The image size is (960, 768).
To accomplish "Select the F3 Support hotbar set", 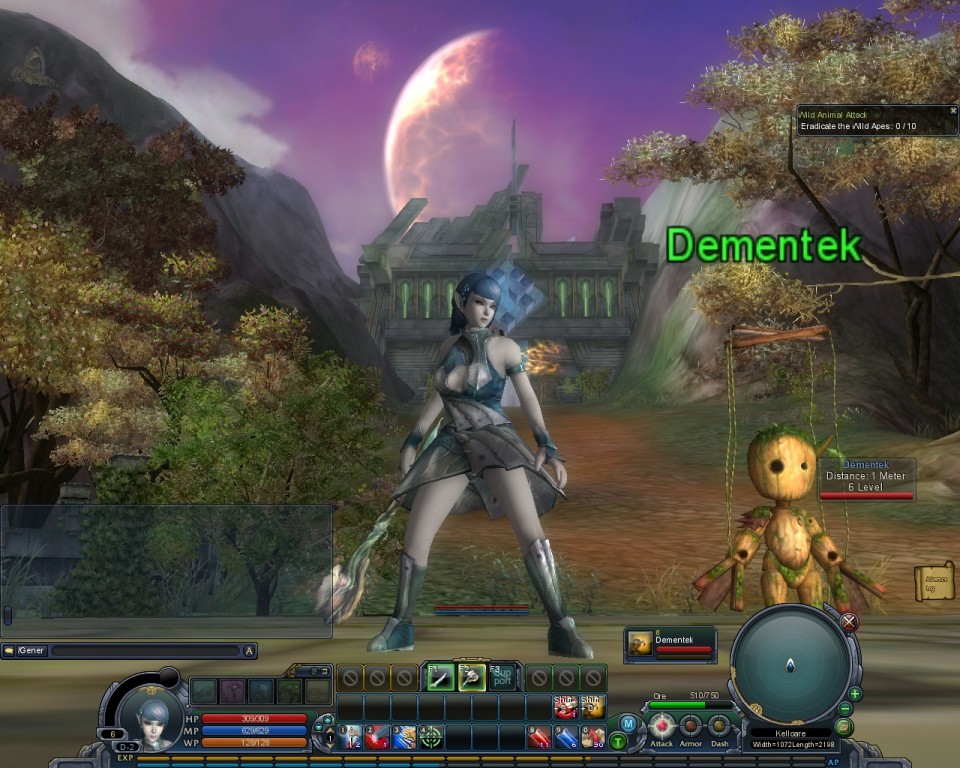I will (x=503, y=677).
